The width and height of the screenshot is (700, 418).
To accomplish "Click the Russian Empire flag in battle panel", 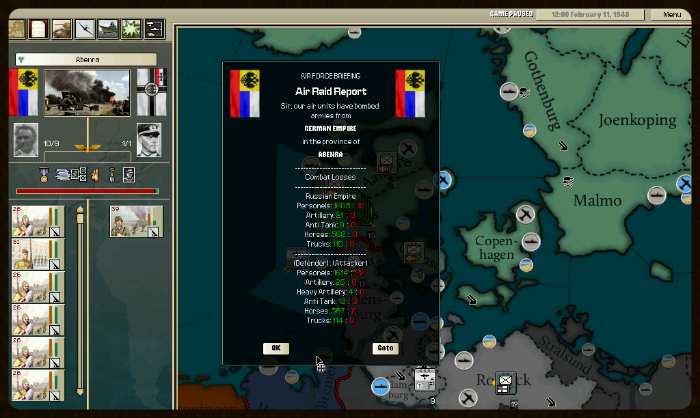I will click(24, 91).
